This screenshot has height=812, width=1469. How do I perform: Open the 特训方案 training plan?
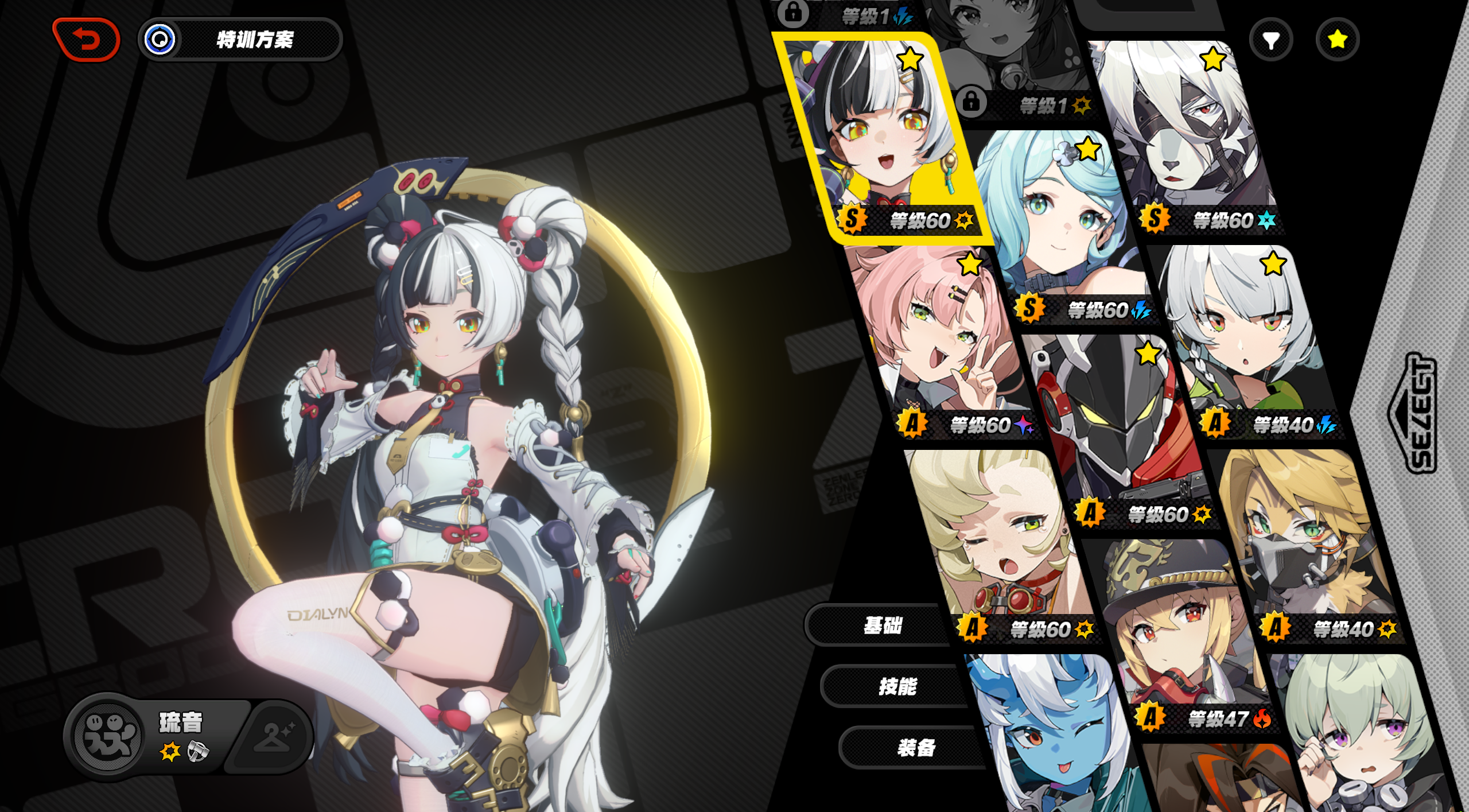coord(241,40)
